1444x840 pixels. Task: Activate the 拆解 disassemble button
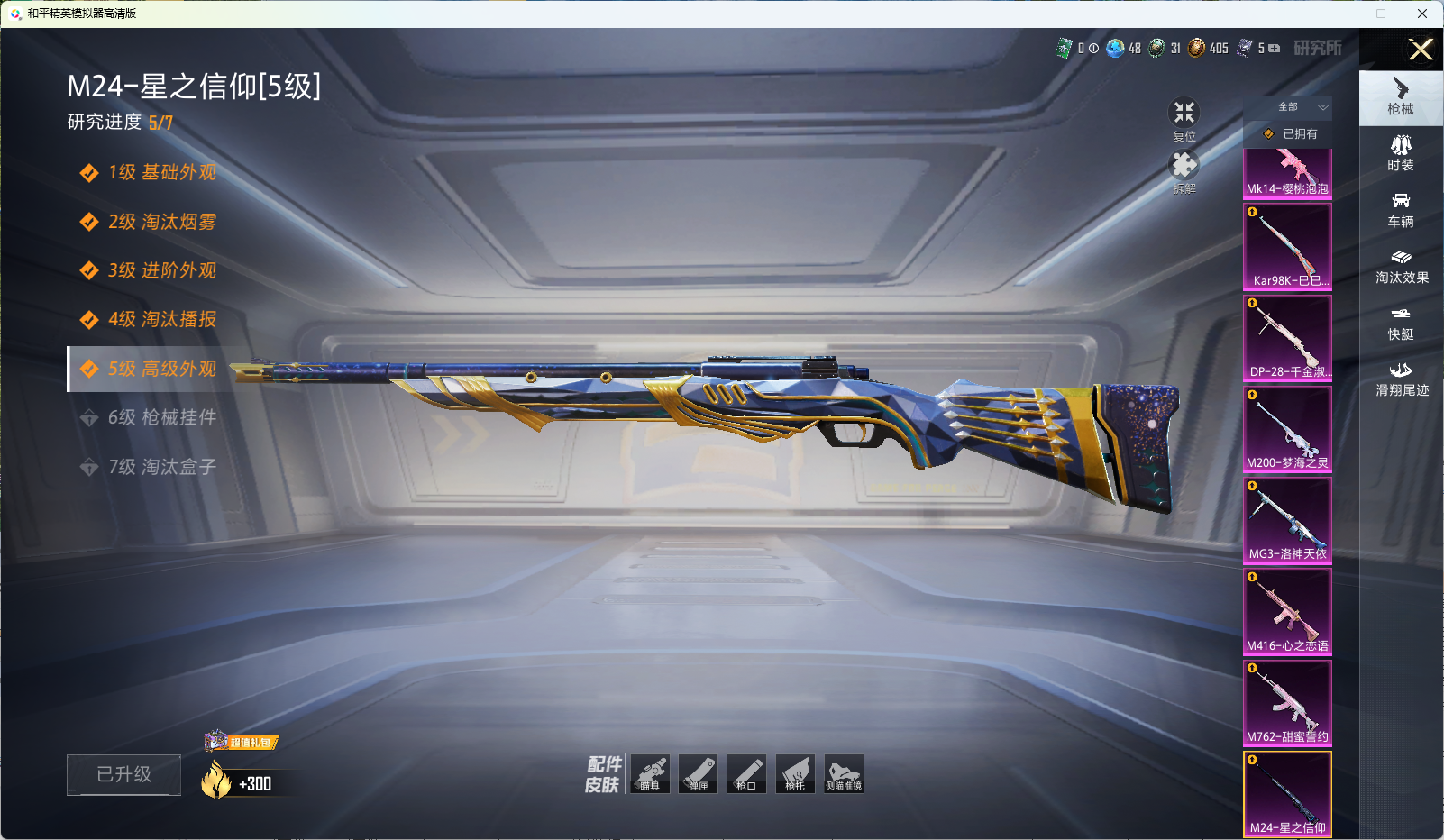tap(1184, 169)
